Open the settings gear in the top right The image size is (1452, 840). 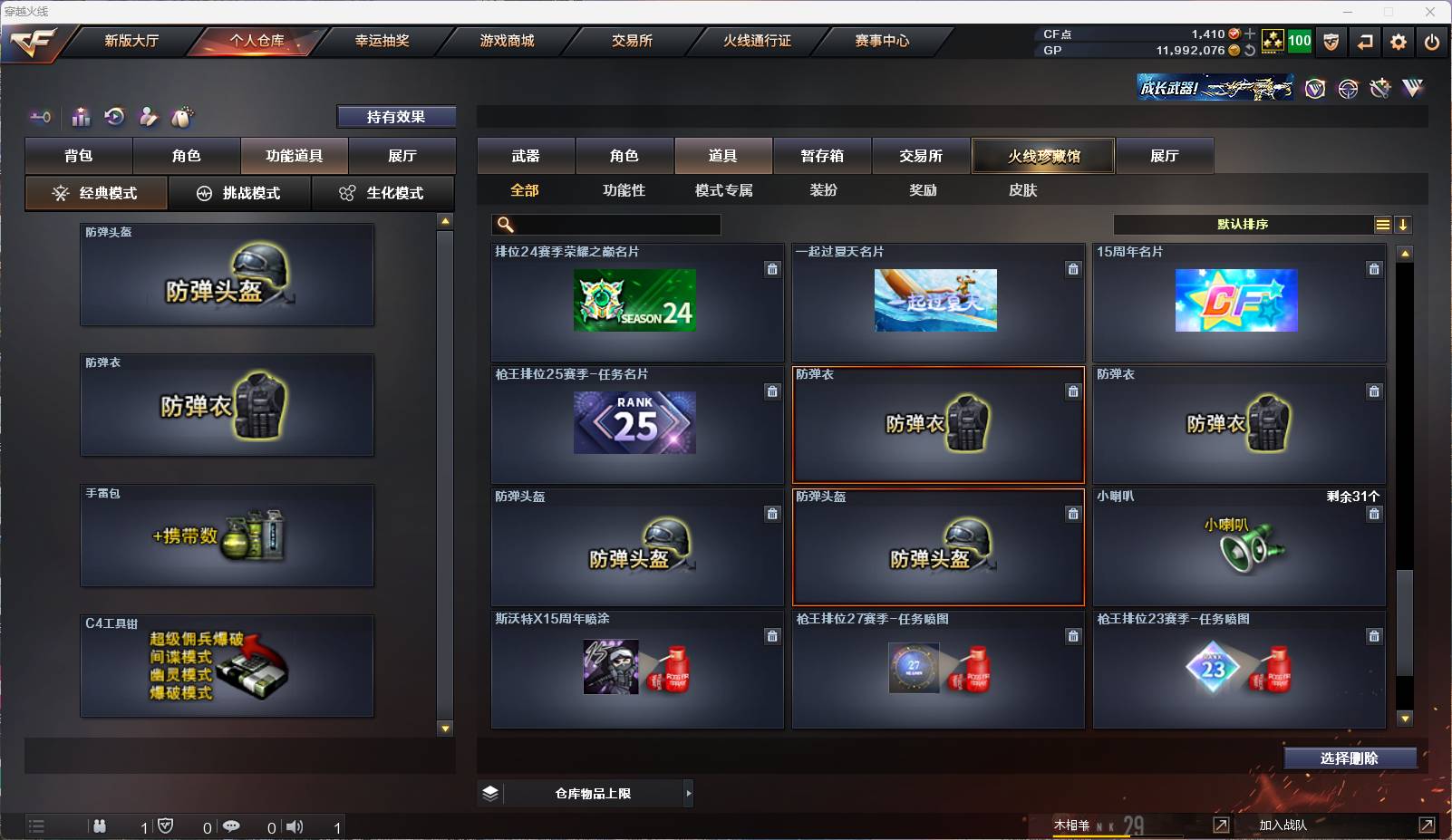(x=1398, y=41)
